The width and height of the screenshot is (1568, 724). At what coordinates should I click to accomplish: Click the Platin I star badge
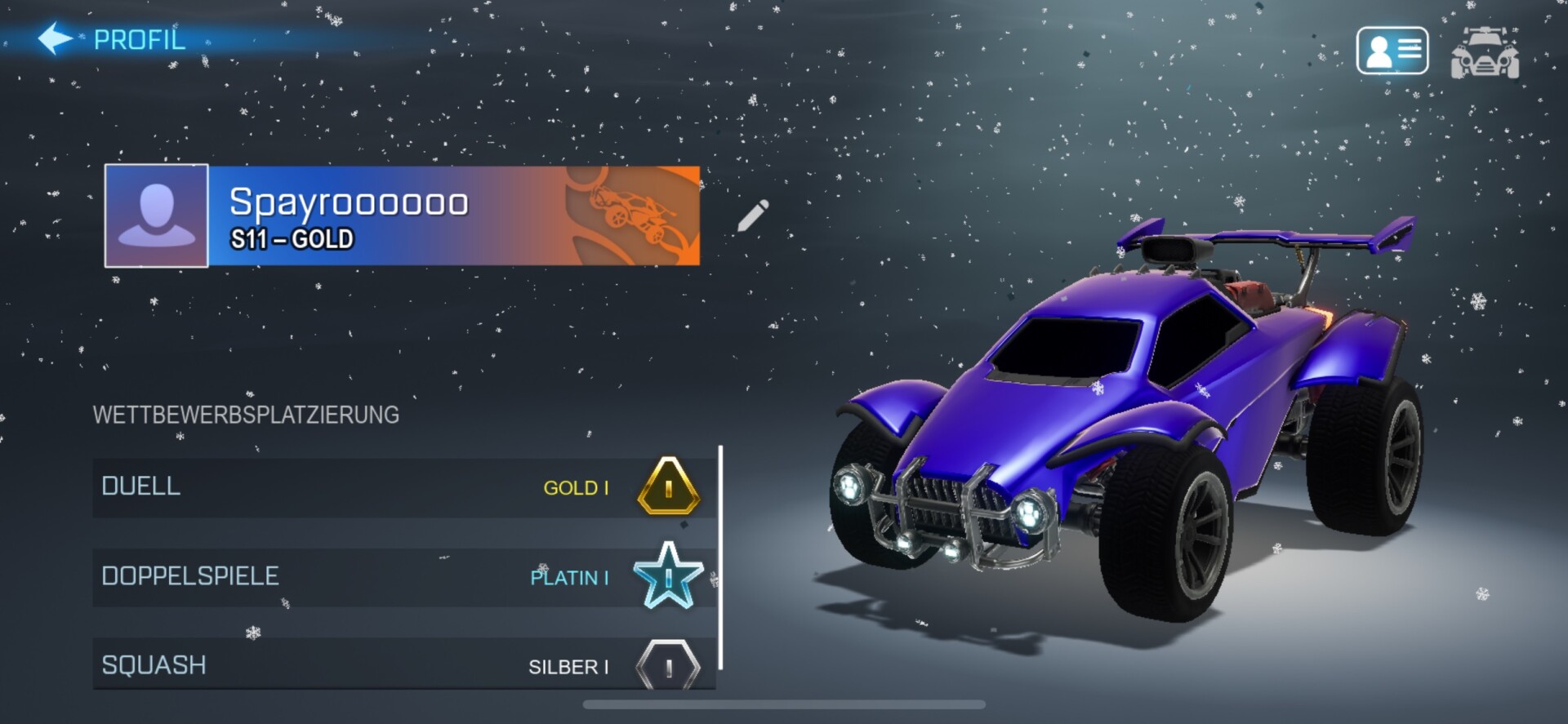coord(668,577)
